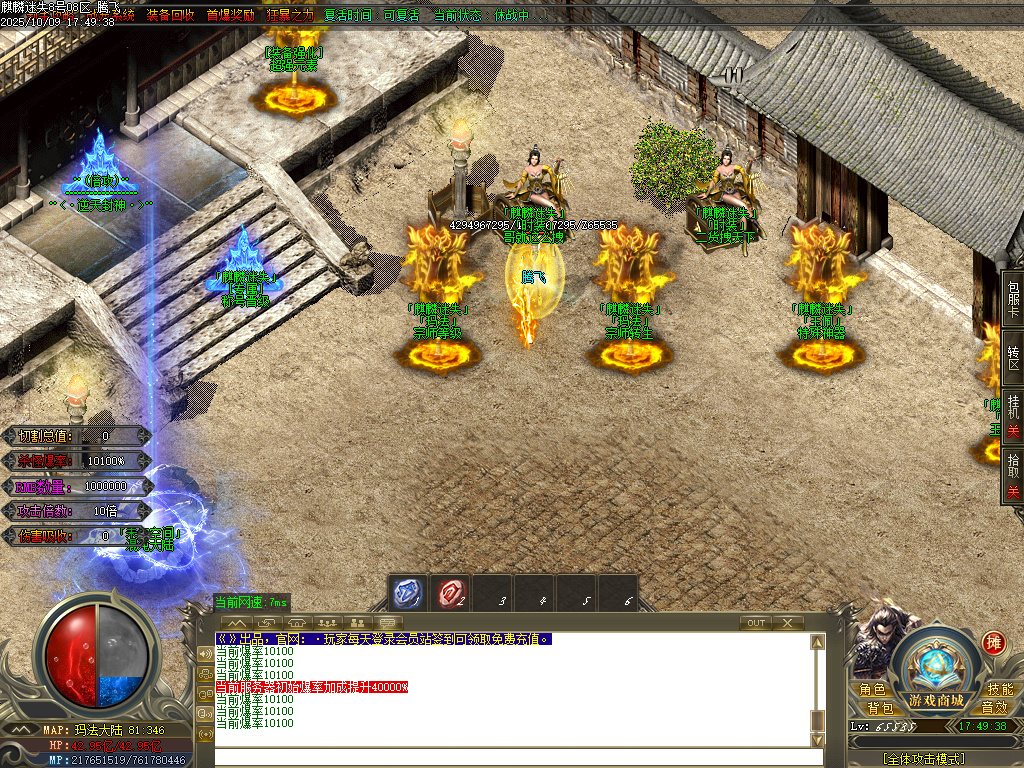Click the red 摊 stall button
The image size is (1024, 768).
pyautogui.click(x=993, y=642)
